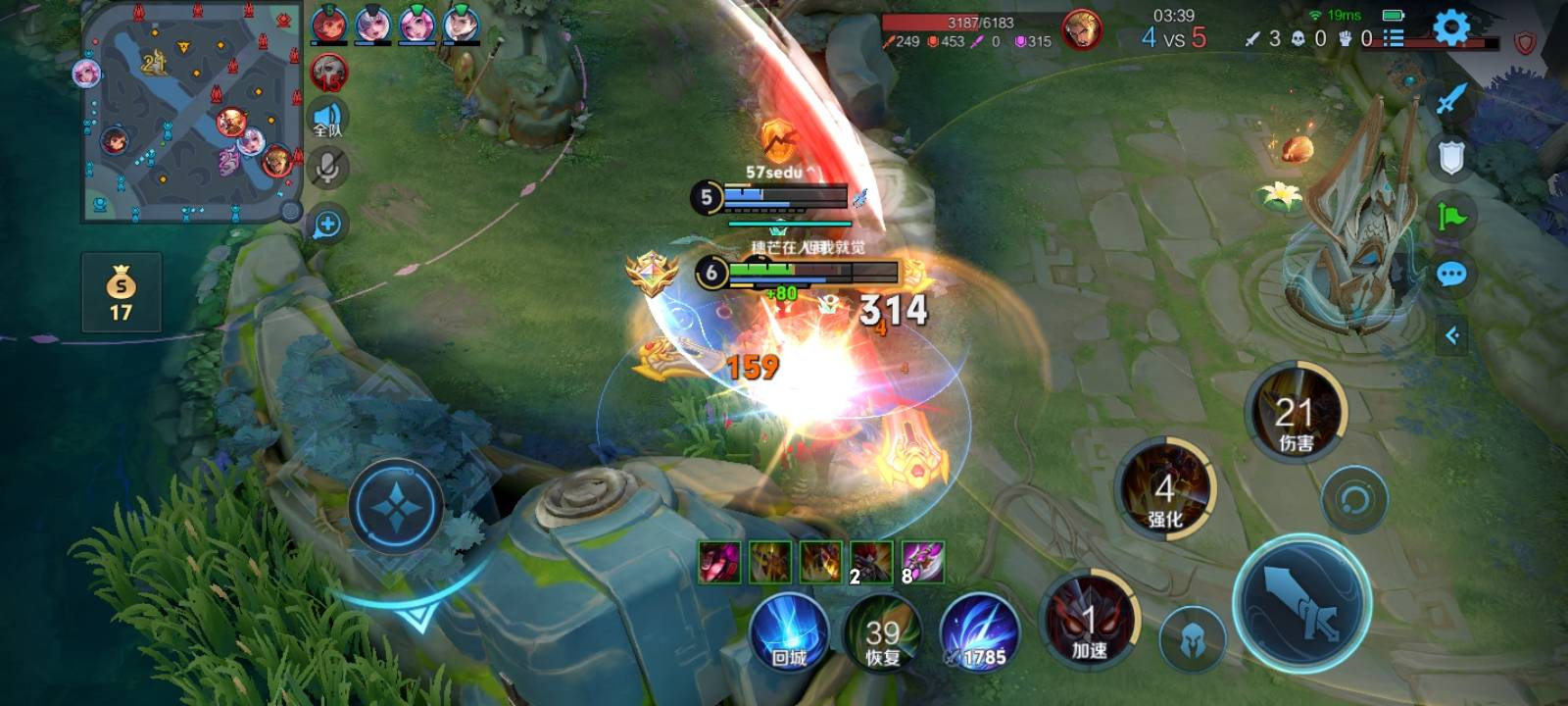
Task: Open the gold shop showing 17
Action: coord(121,292)
